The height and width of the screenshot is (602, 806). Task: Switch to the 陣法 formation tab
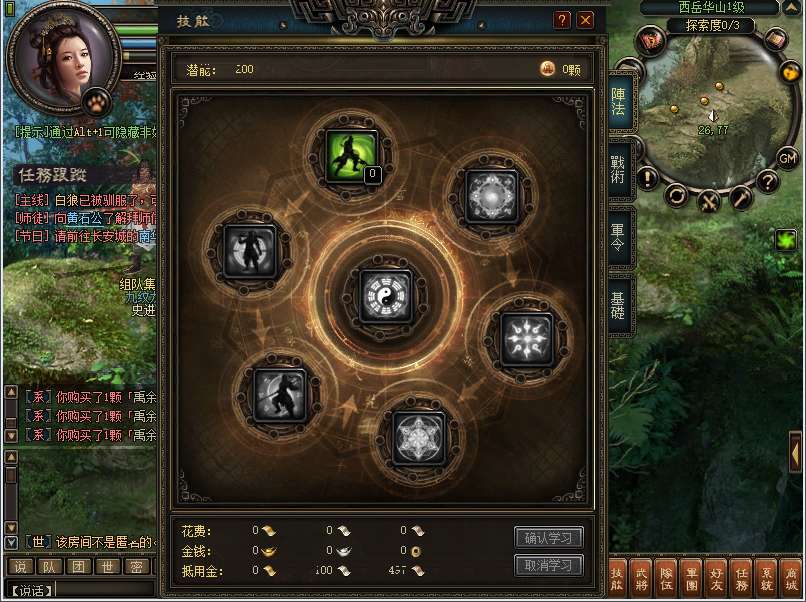619,103
